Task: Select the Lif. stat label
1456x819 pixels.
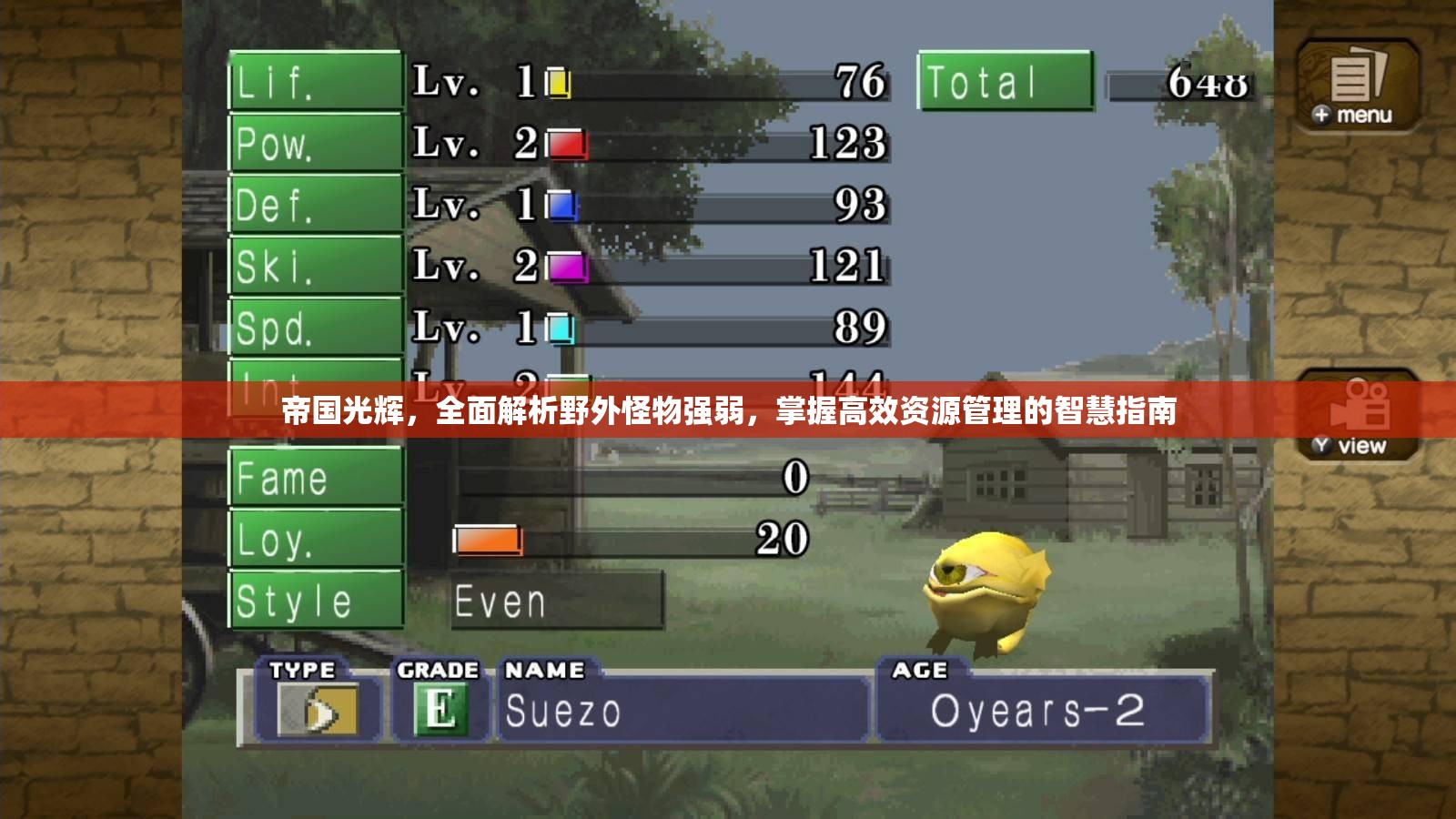Action: [315, 82]
